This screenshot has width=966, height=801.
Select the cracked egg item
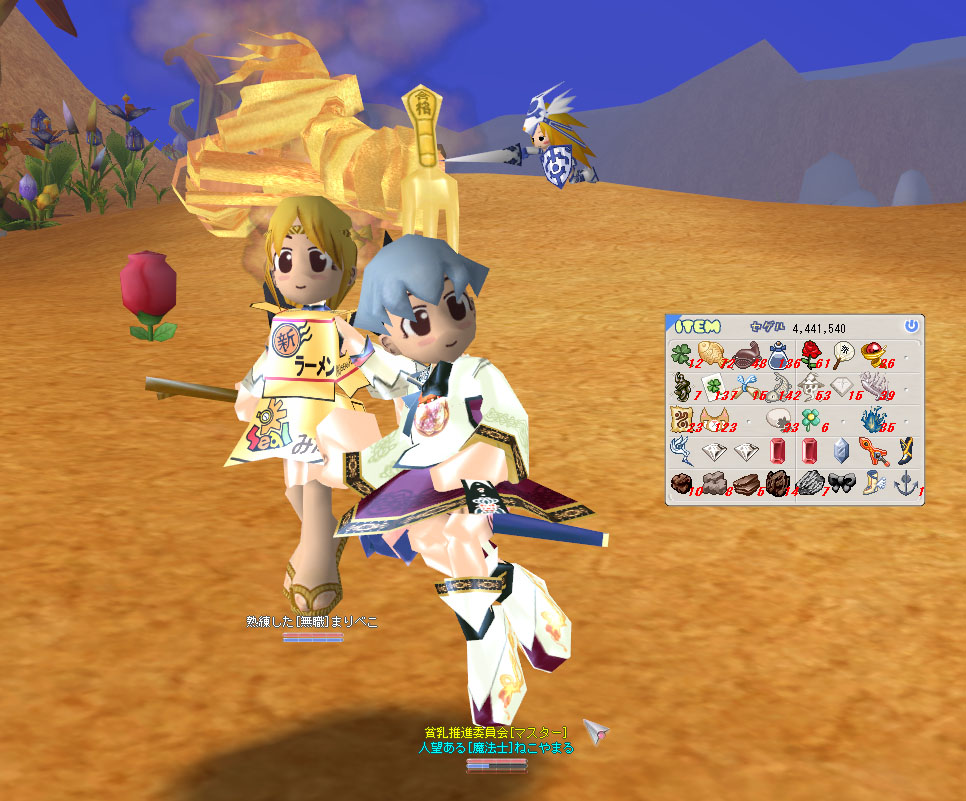pos(778,419)
